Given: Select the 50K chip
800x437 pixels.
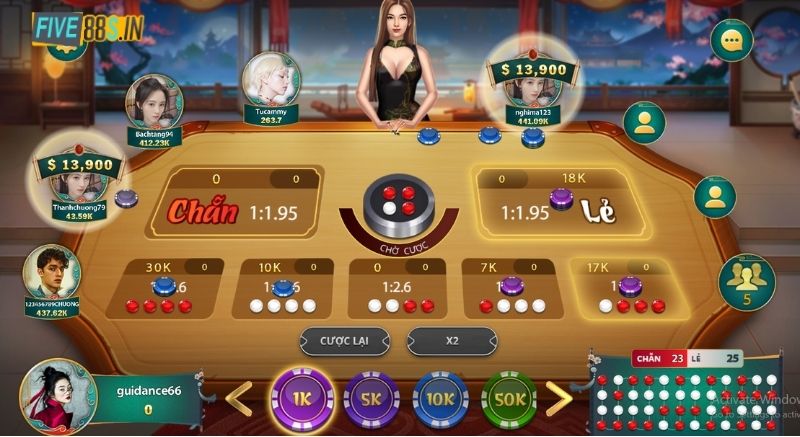Looking at the screenshot, I should 510,399.
